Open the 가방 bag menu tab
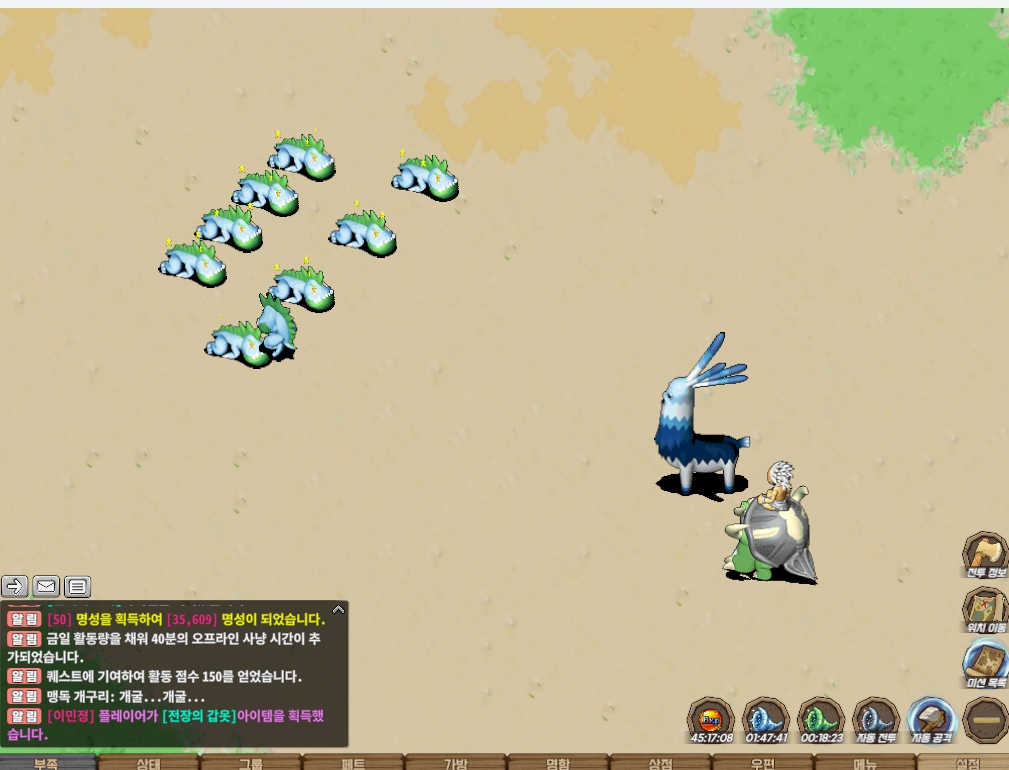The height and width of the screenshot is (770, 1009). tap(455, 763)
